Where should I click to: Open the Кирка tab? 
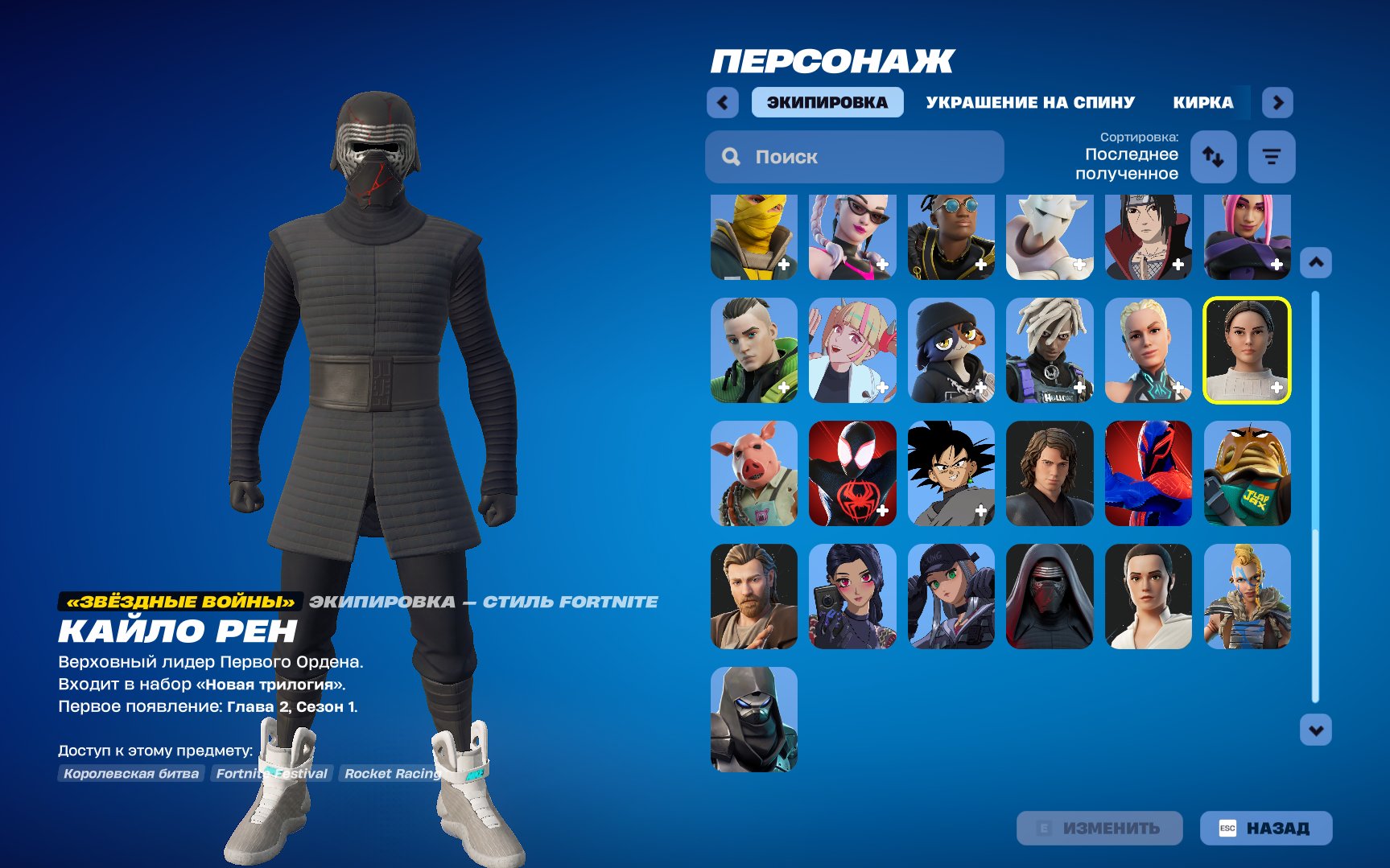1202,102
